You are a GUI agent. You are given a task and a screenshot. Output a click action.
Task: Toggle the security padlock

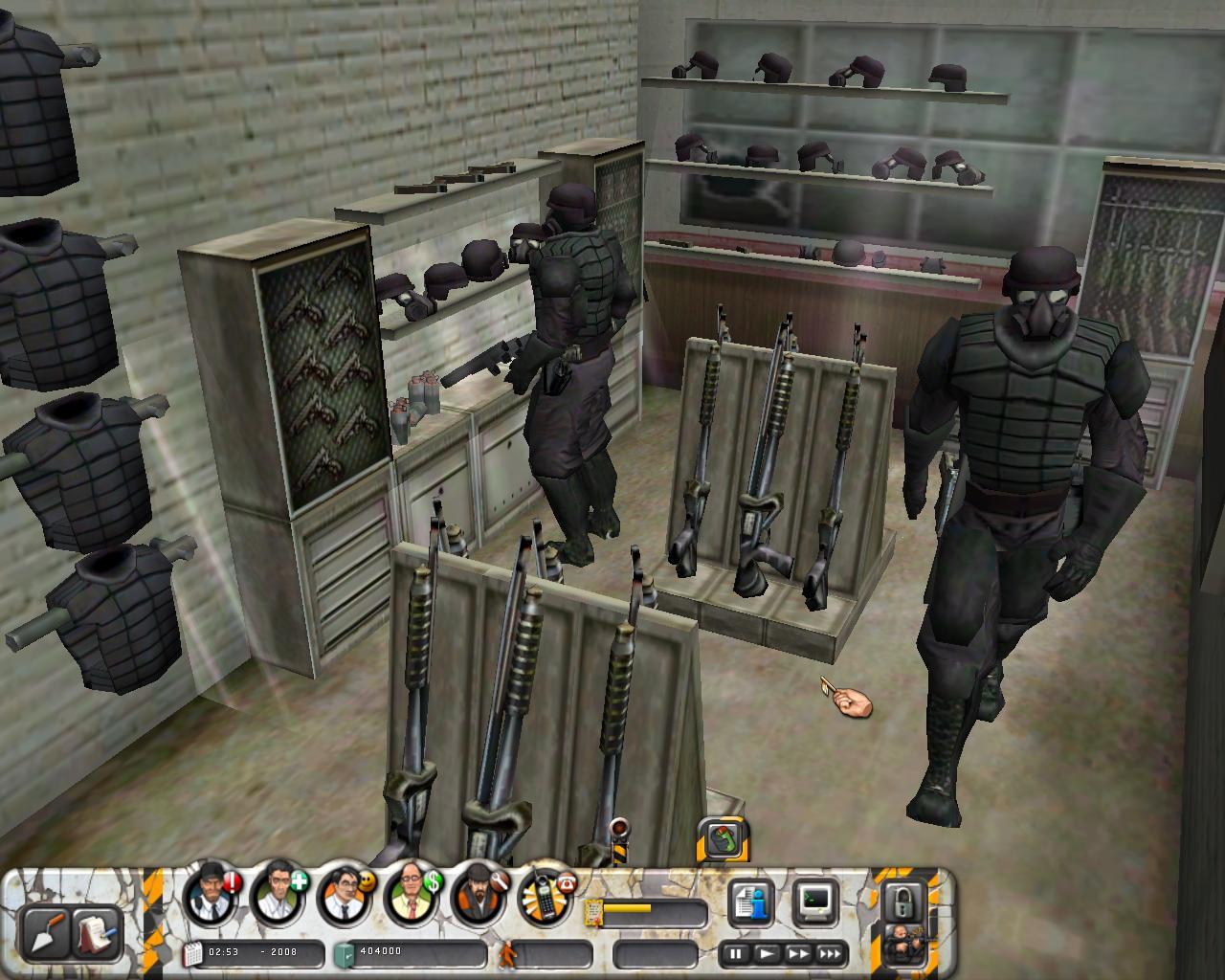tap(904, 902)
